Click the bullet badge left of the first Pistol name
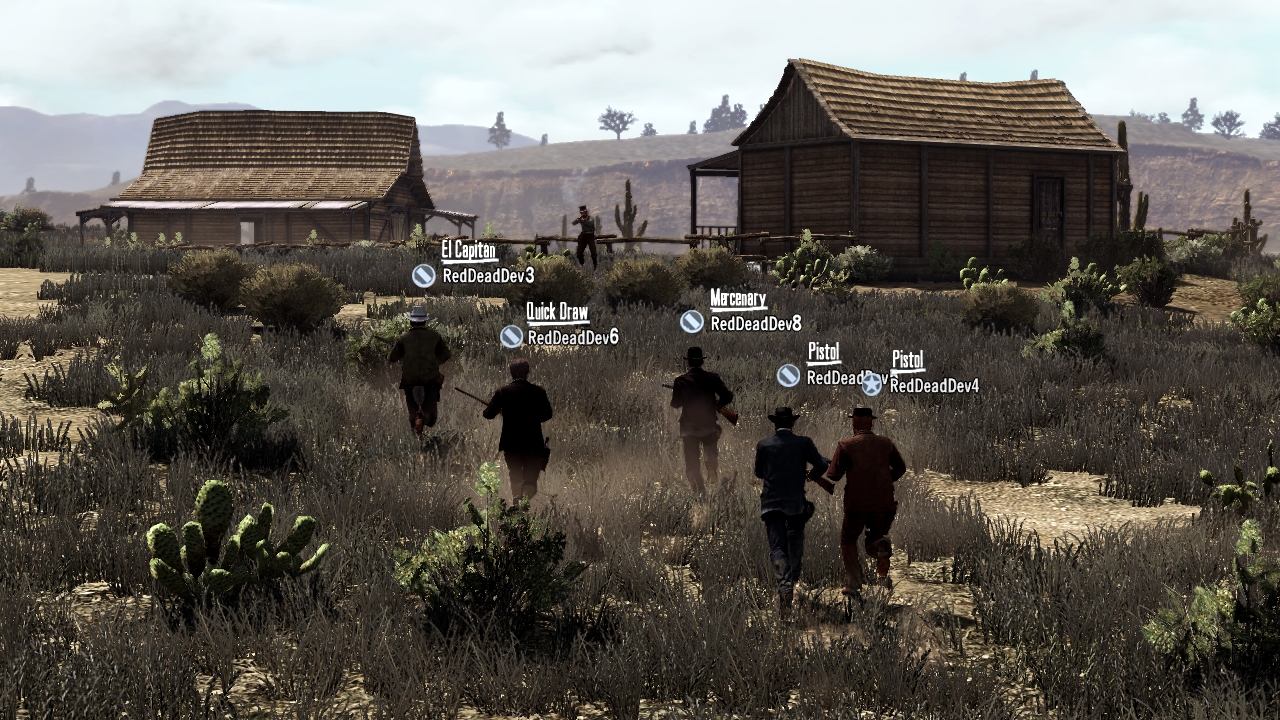This screenshot has width=1280, height=720. pyautogui.click(x=786, y=377)
